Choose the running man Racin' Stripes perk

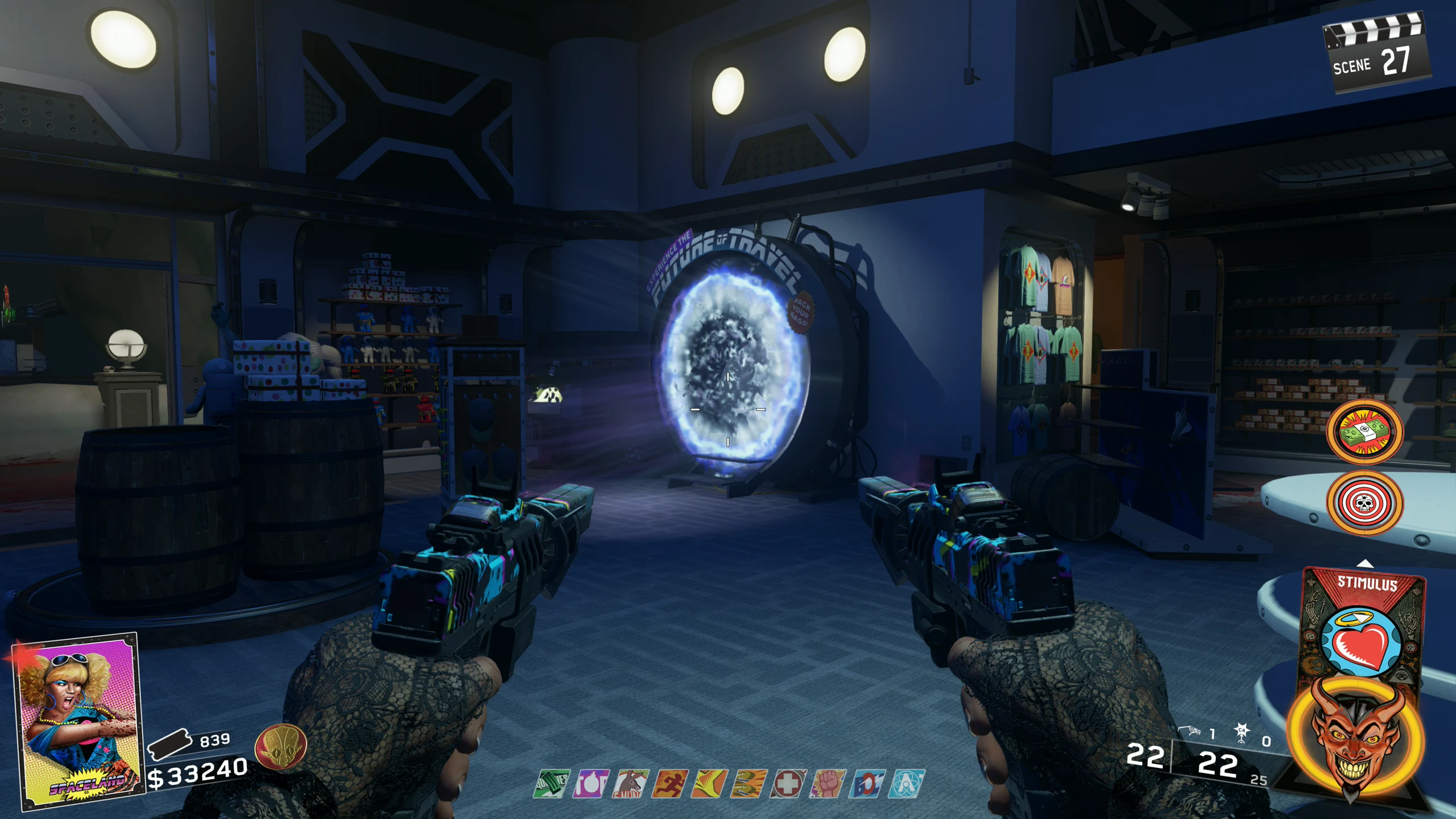click(x=670, y=784)
